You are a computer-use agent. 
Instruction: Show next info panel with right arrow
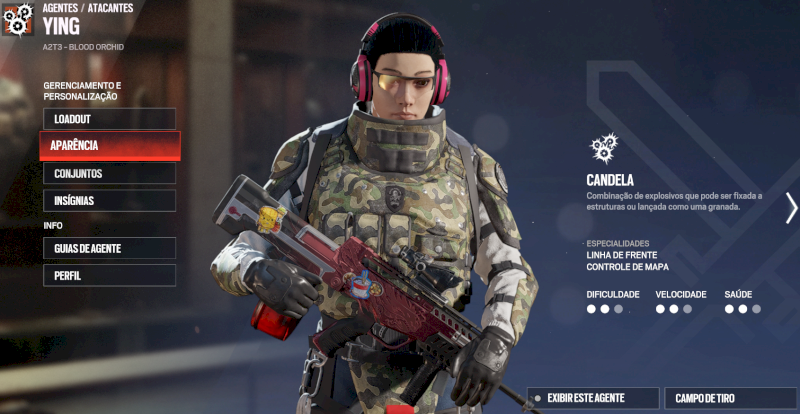tap(791, 207)
